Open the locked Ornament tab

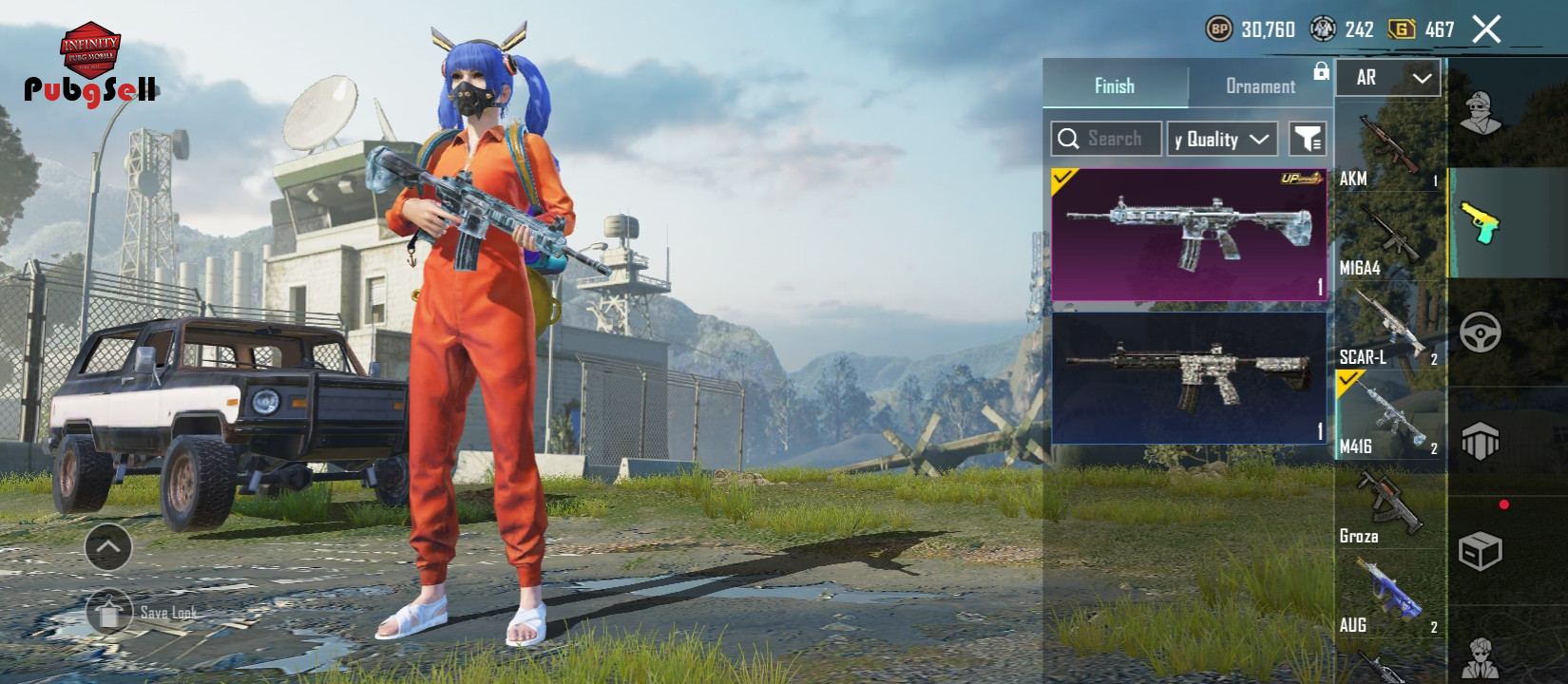click(1260, 85)
